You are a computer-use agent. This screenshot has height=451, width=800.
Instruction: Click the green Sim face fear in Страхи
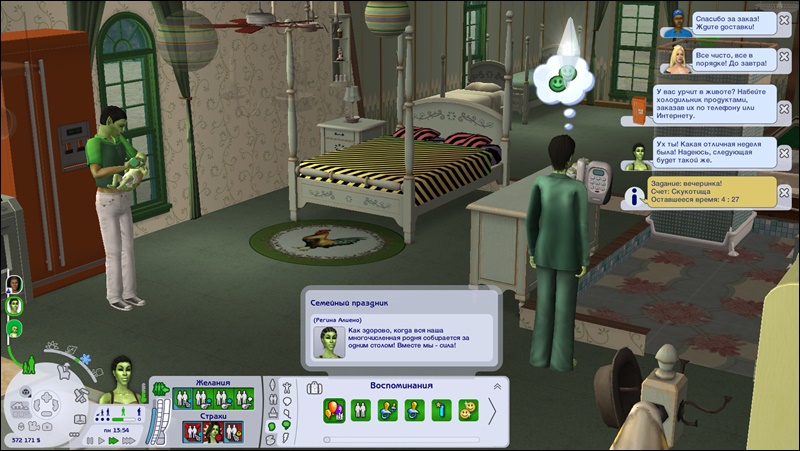[x=212, y=432]
